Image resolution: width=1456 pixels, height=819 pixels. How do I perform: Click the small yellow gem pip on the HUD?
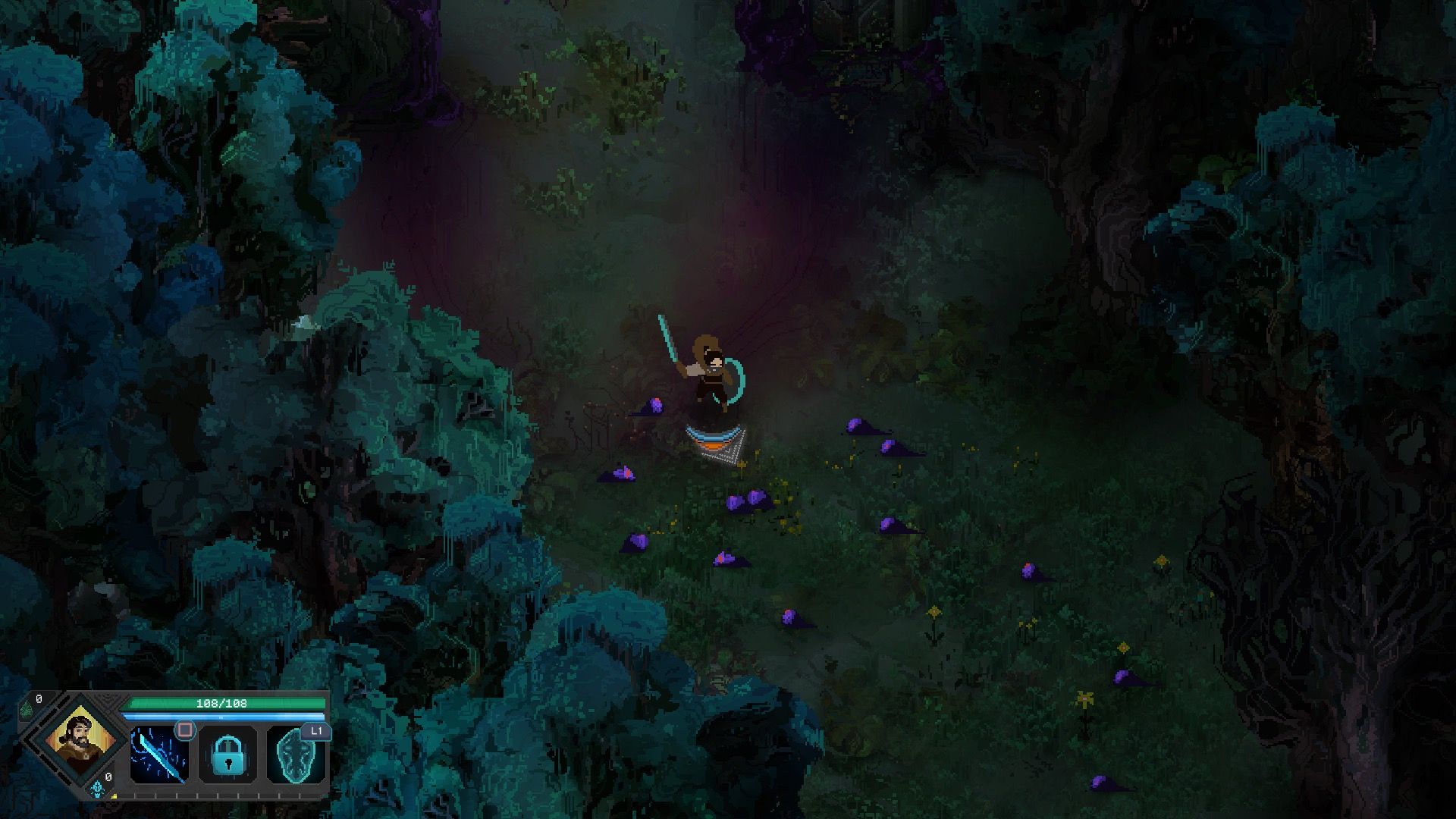(x=114, y=796)
